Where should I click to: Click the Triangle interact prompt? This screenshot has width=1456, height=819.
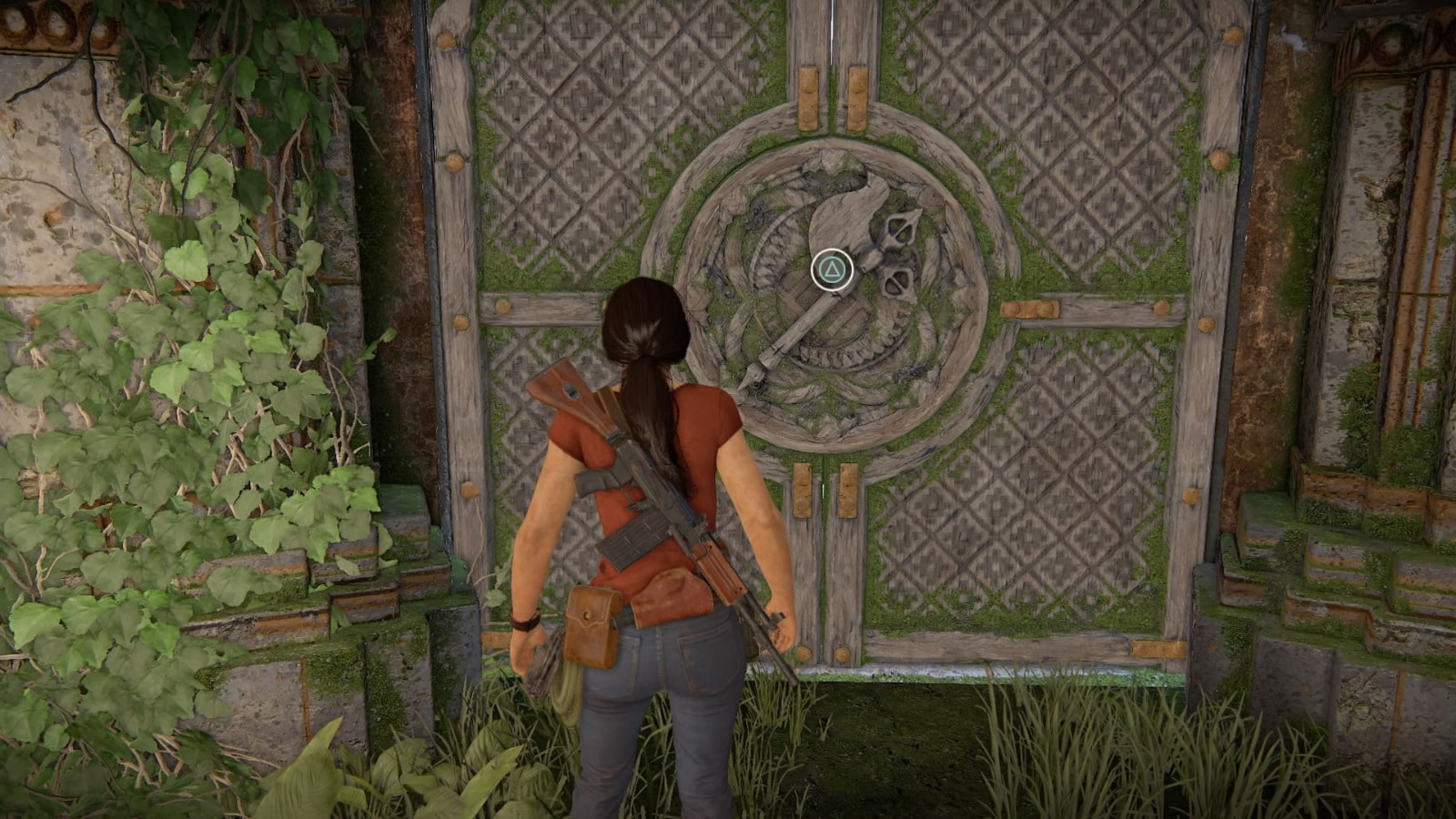834,268
